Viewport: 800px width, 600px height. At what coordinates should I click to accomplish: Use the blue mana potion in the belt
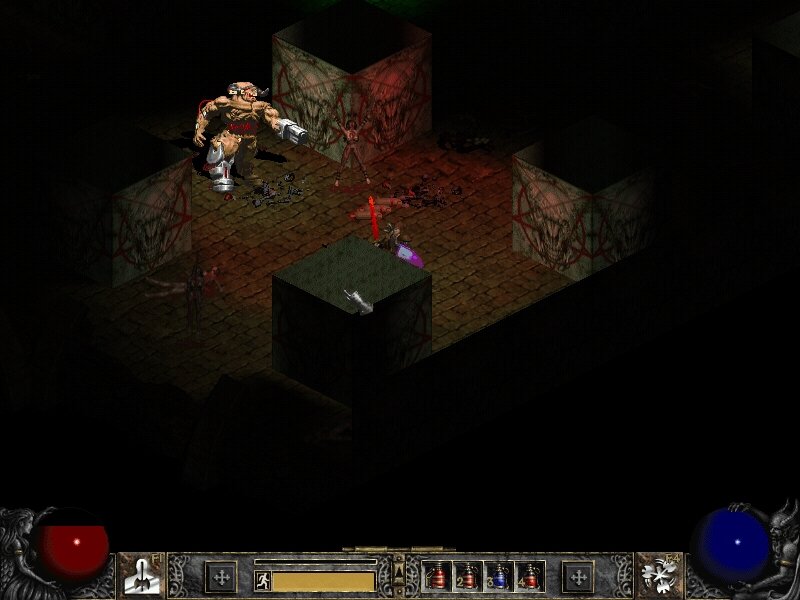(x=500, y=577)
